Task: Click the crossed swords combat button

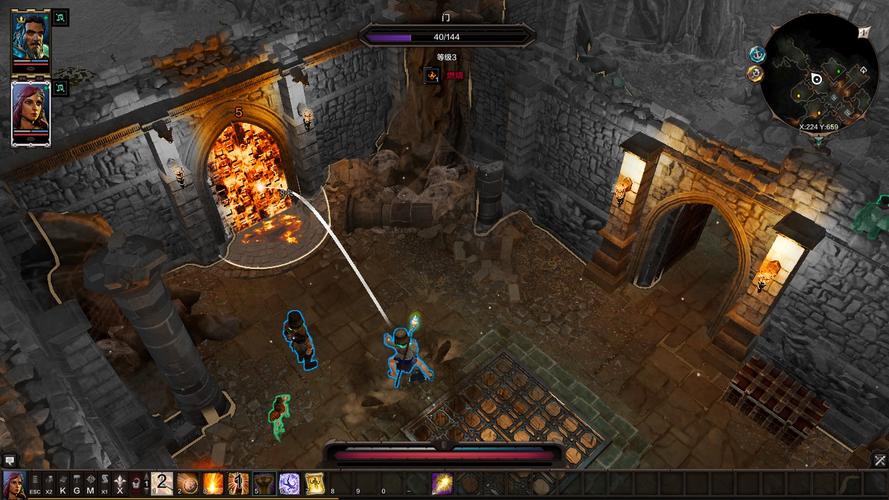Action: [880, 461]
